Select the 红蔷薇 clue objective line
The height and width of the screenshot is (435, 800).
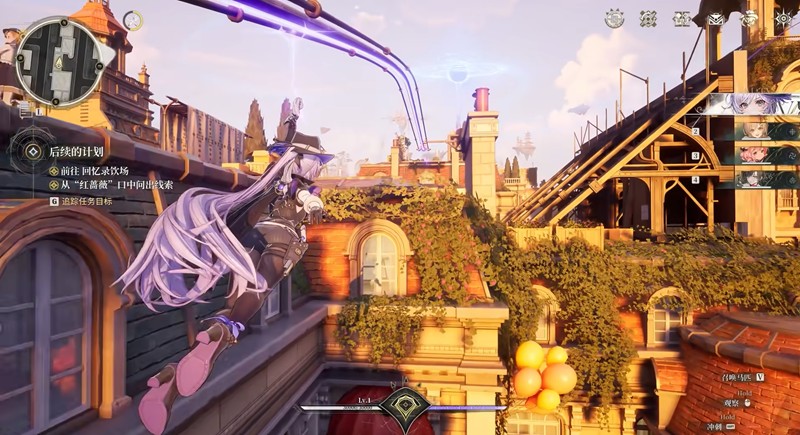pyautogui.click(x=109, y=185)
